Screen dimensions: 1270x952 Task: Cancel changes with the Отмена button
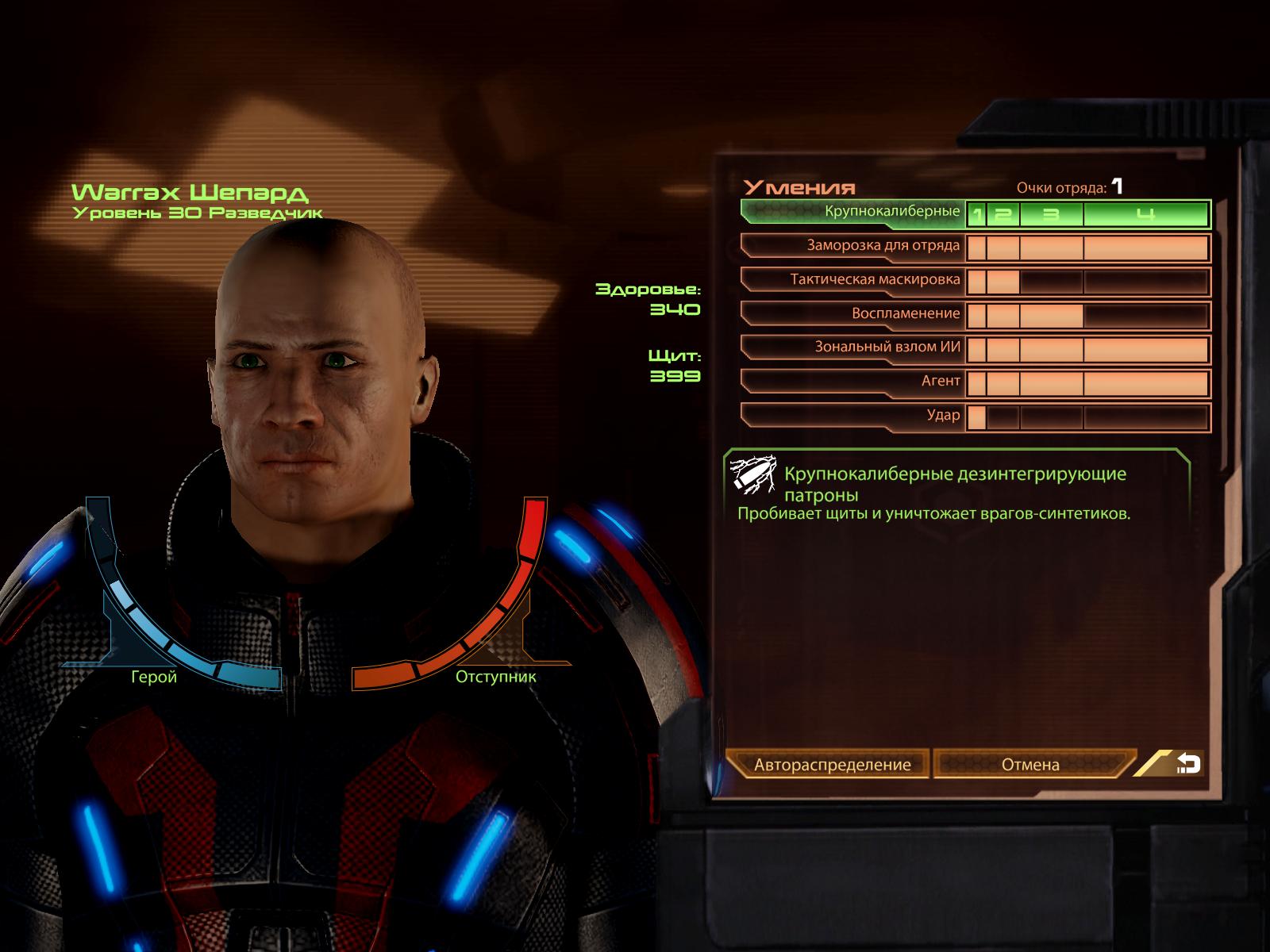coord(1030,765)
